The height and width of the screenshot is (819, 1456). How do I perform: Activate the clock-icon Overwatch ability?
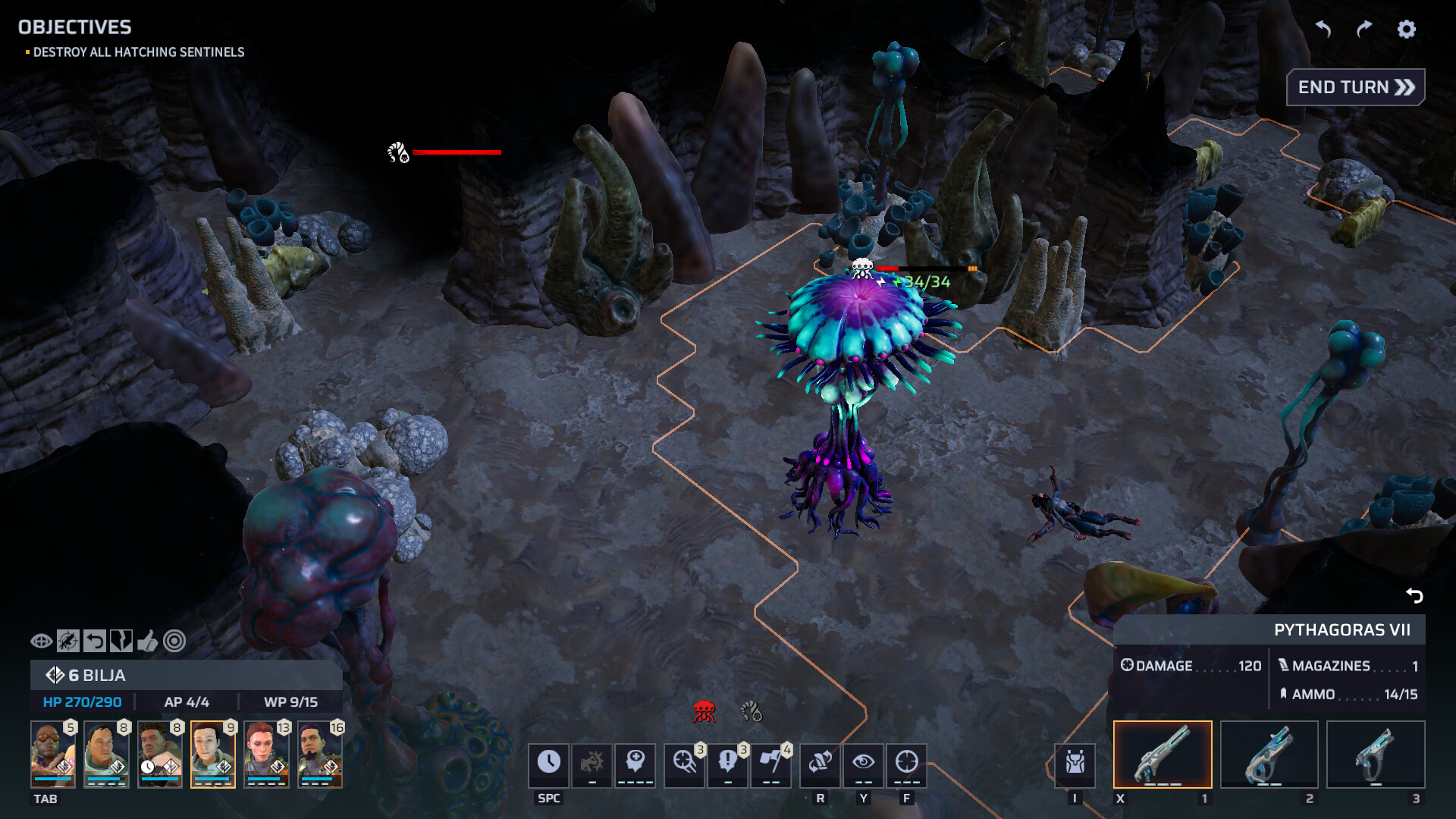tap(548, 762)
